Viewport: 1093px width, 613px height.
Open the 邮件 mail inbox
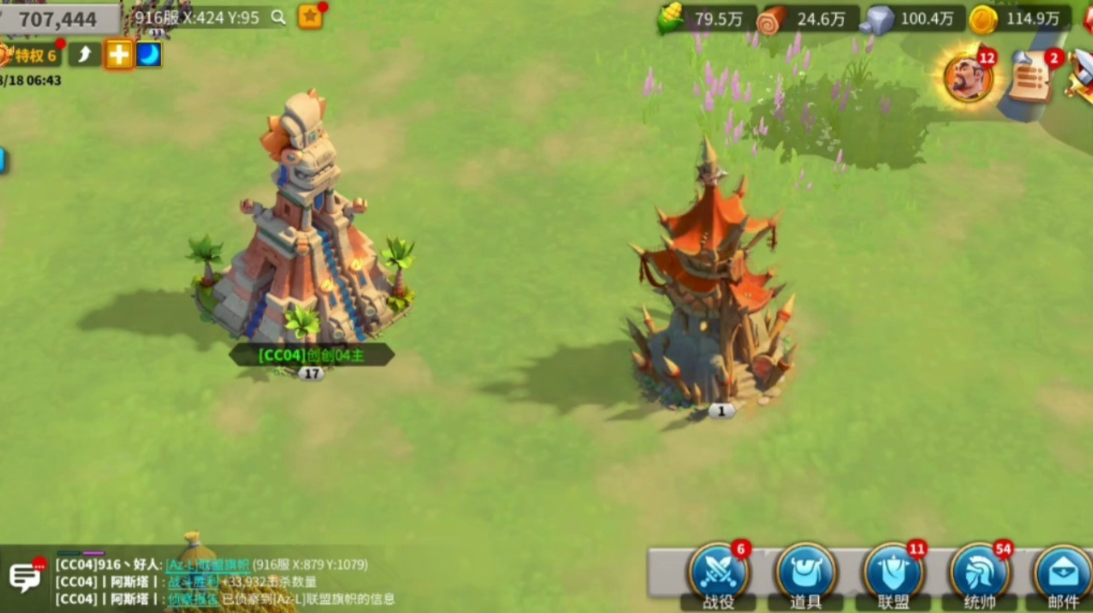(x=1063, y=574)
